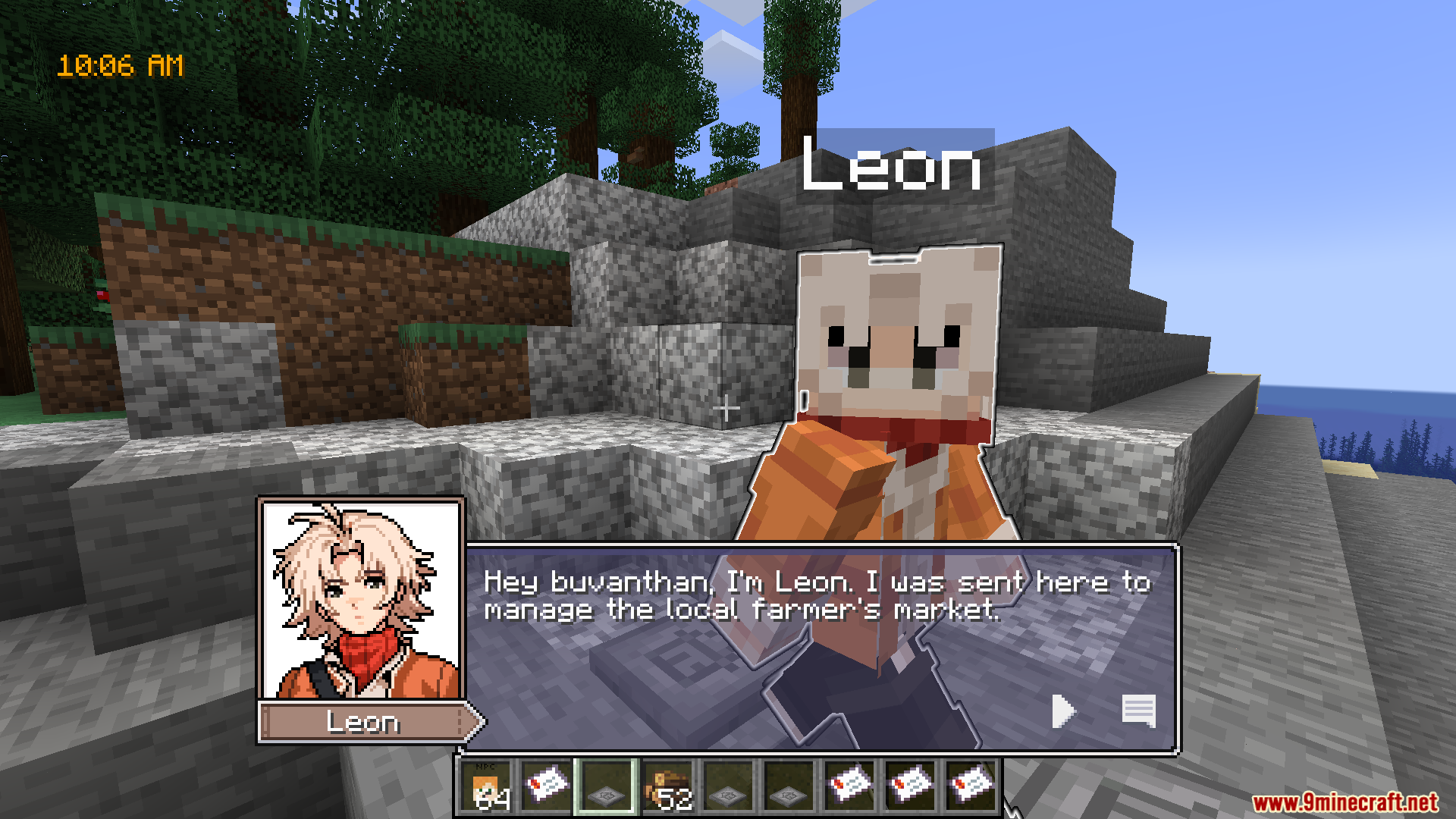1456x819 pixels.
Task: Click the letter item in second hotbar slot
Action: tap(547, 787)
